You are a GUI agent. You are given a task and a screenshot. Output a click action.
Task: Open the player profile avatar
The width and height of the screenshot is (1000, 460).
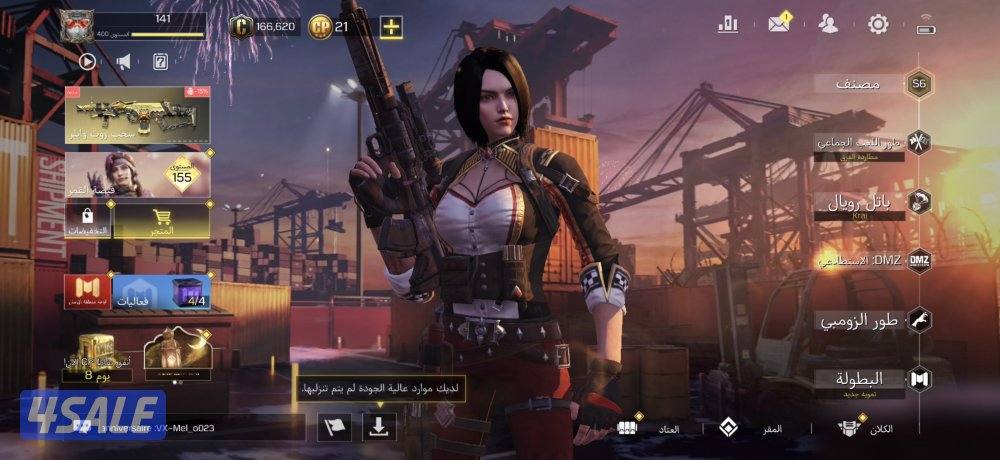pyautogui.click(x=79, y=26)
